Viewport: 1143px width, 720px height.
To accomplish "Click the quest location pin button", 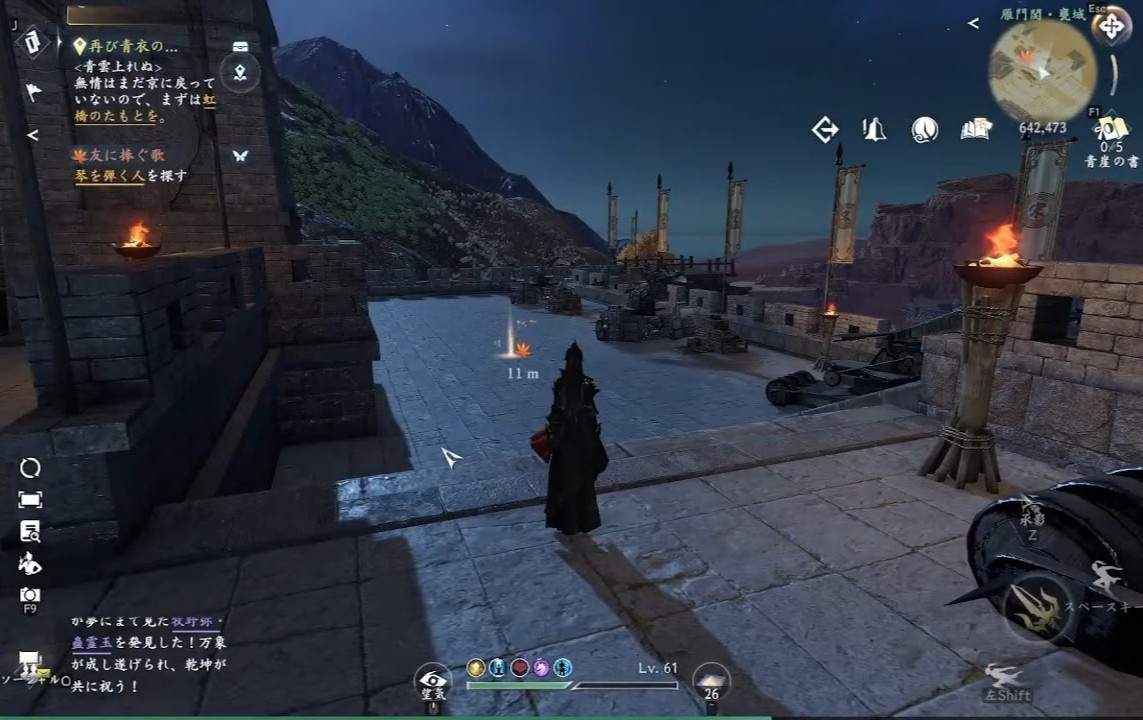I will tap(240, 72).
